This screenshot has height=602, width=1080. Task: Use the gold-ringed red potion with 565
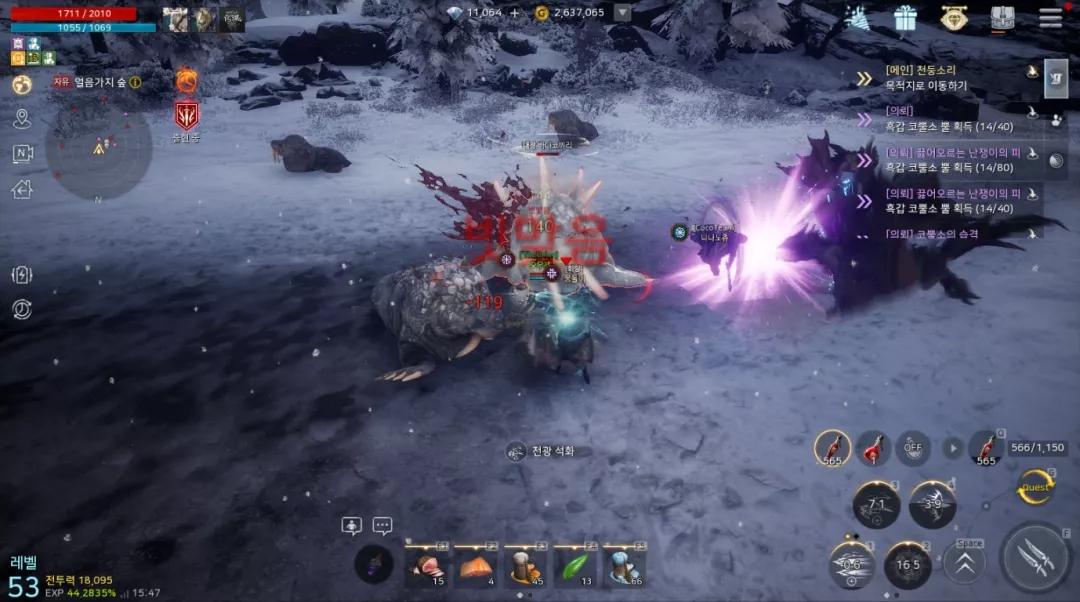(x=832, y=449)
